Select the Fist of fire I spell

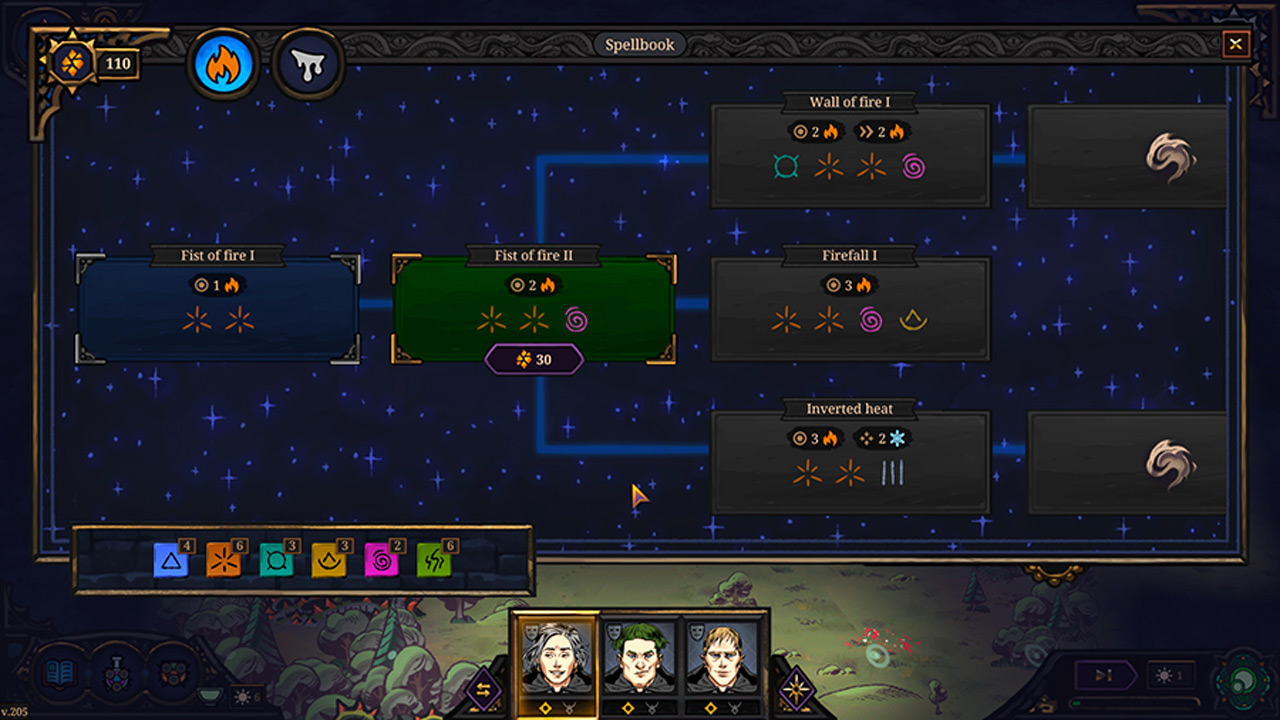coord(218,310)
